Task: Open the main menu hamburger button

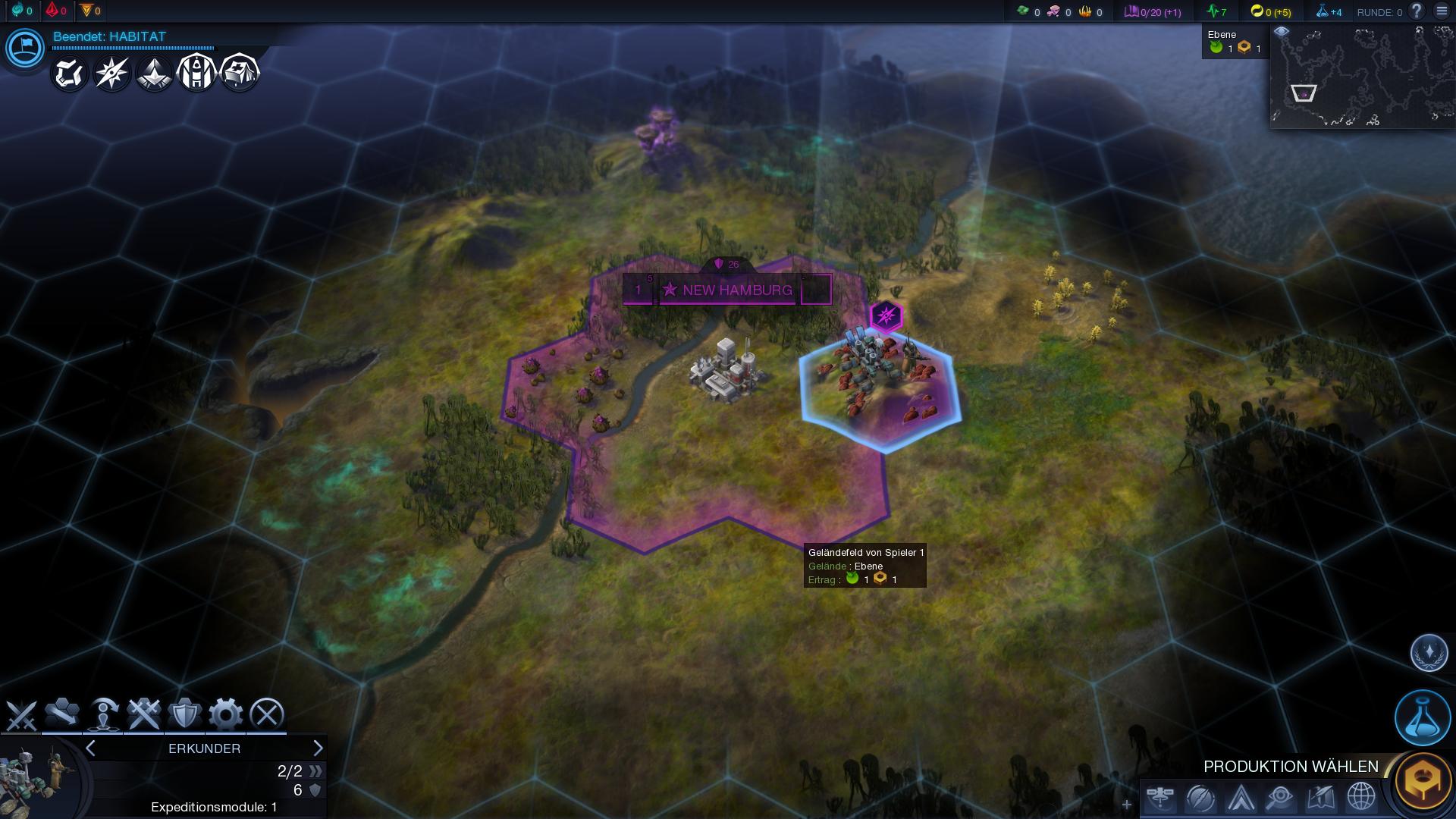Action: [x=1442, y=11]
